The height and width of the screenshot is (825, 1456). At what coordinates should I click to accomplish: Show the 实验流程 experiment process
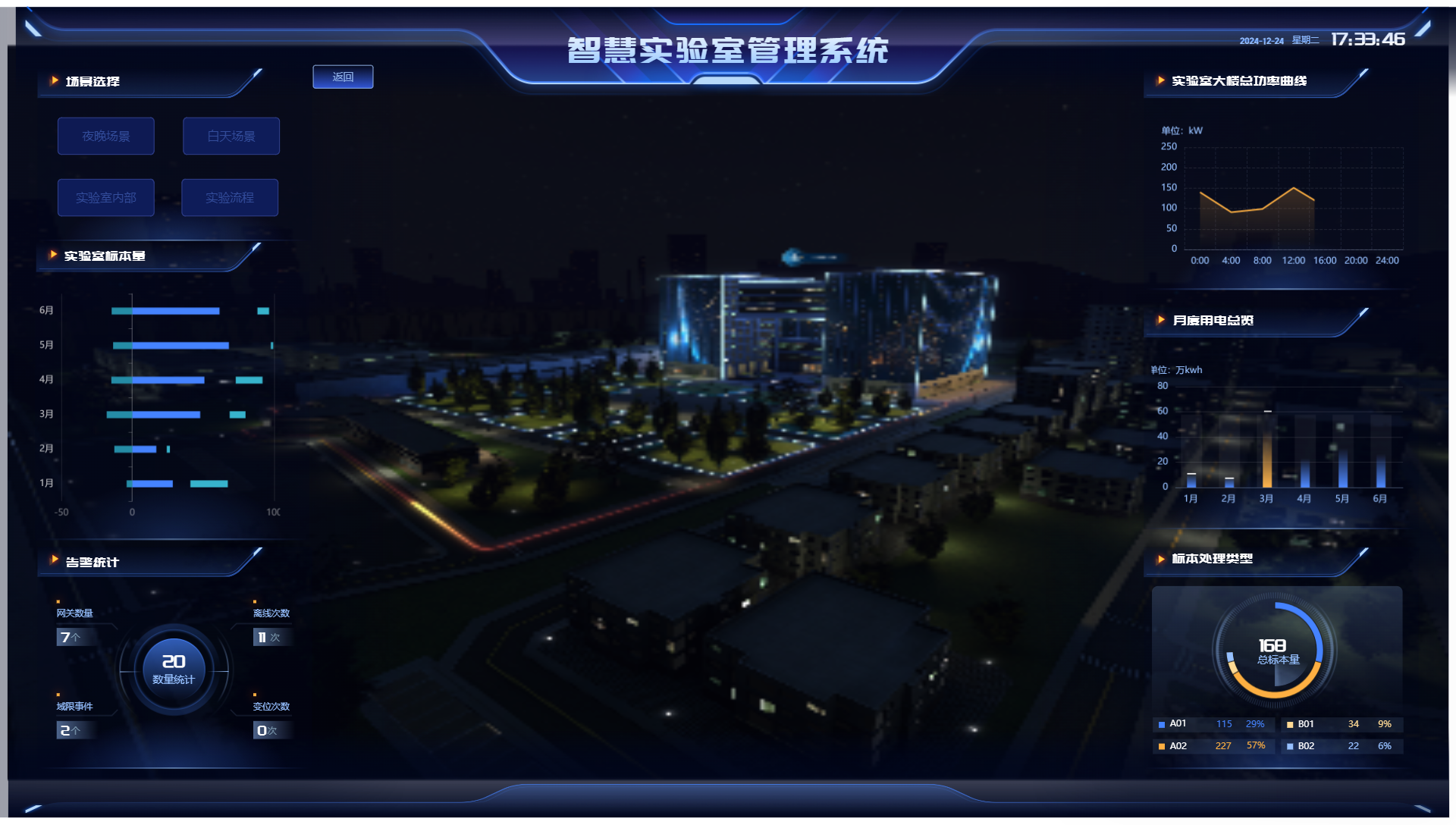click(x=230, y=198)
